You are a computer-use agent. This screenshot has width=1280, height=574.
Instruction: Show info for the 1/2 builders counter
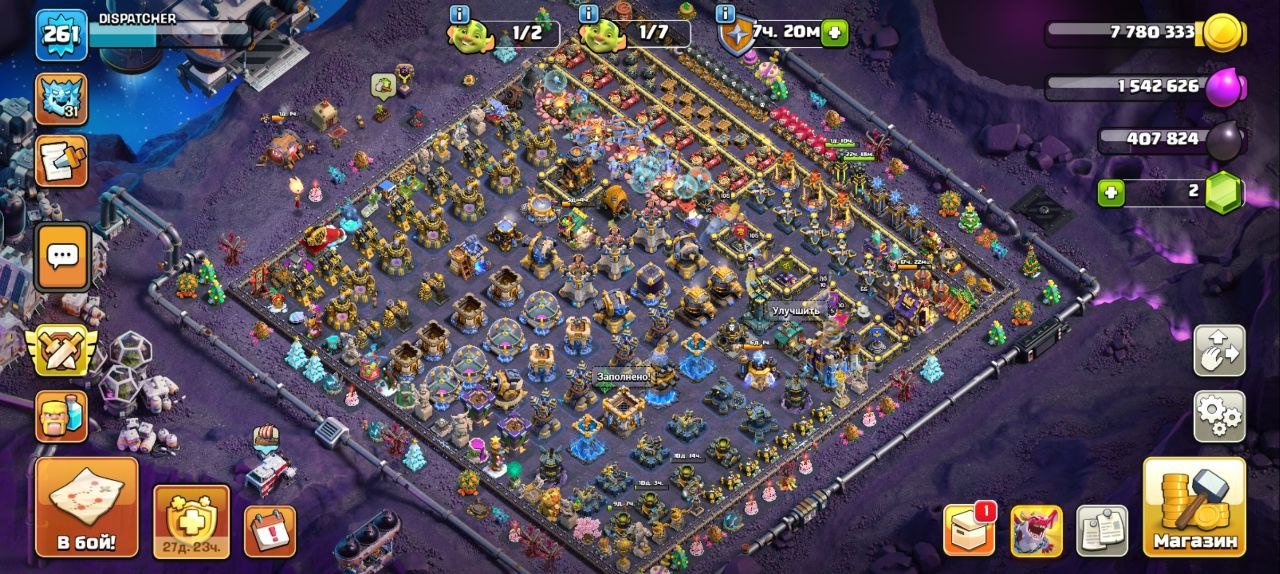pyautogui.click(x=459, y=14)
